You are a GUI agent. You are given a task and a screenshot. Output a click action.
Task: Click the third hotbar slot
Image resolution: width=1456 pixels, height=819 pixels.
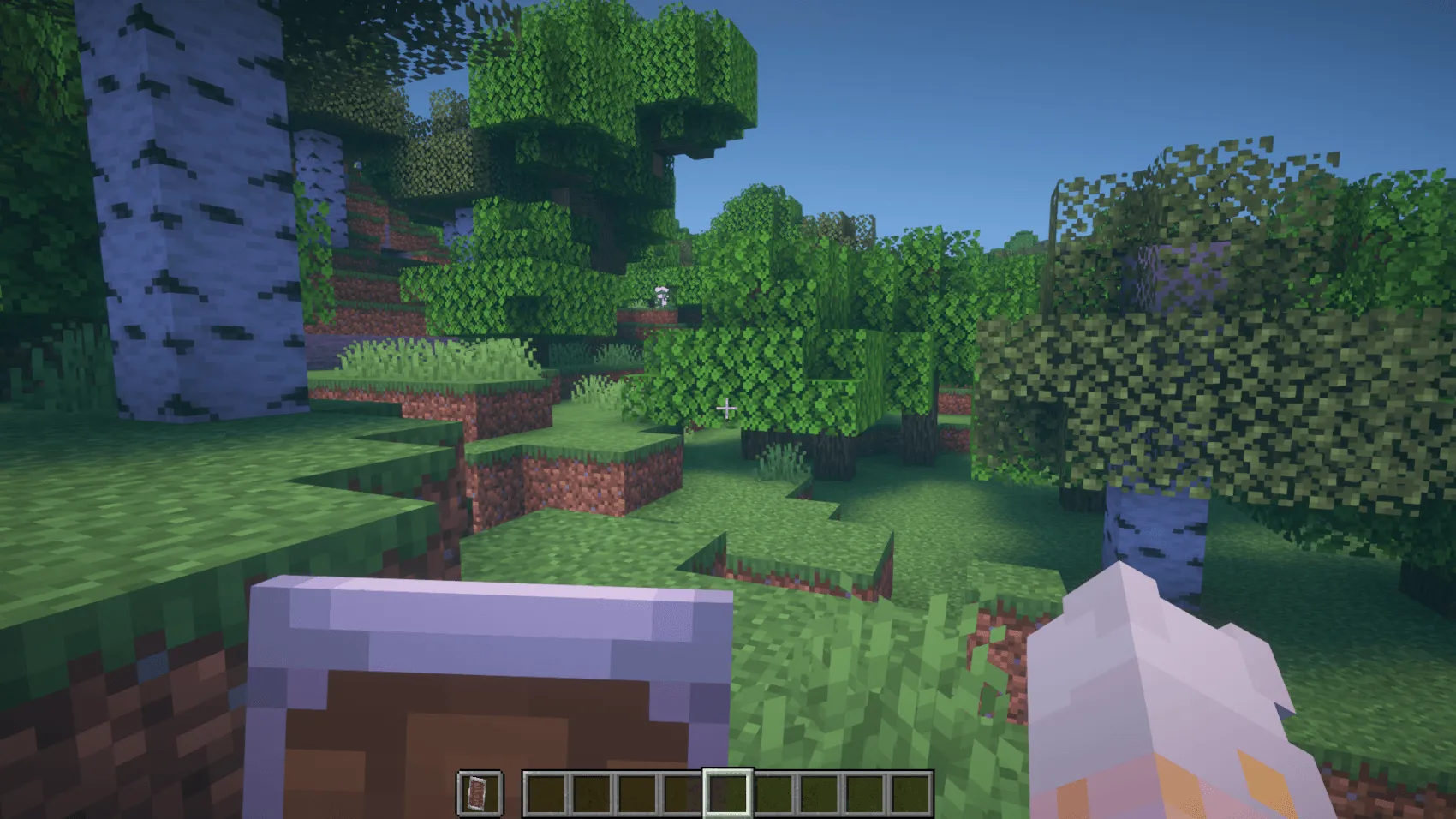tap(636, 795)
